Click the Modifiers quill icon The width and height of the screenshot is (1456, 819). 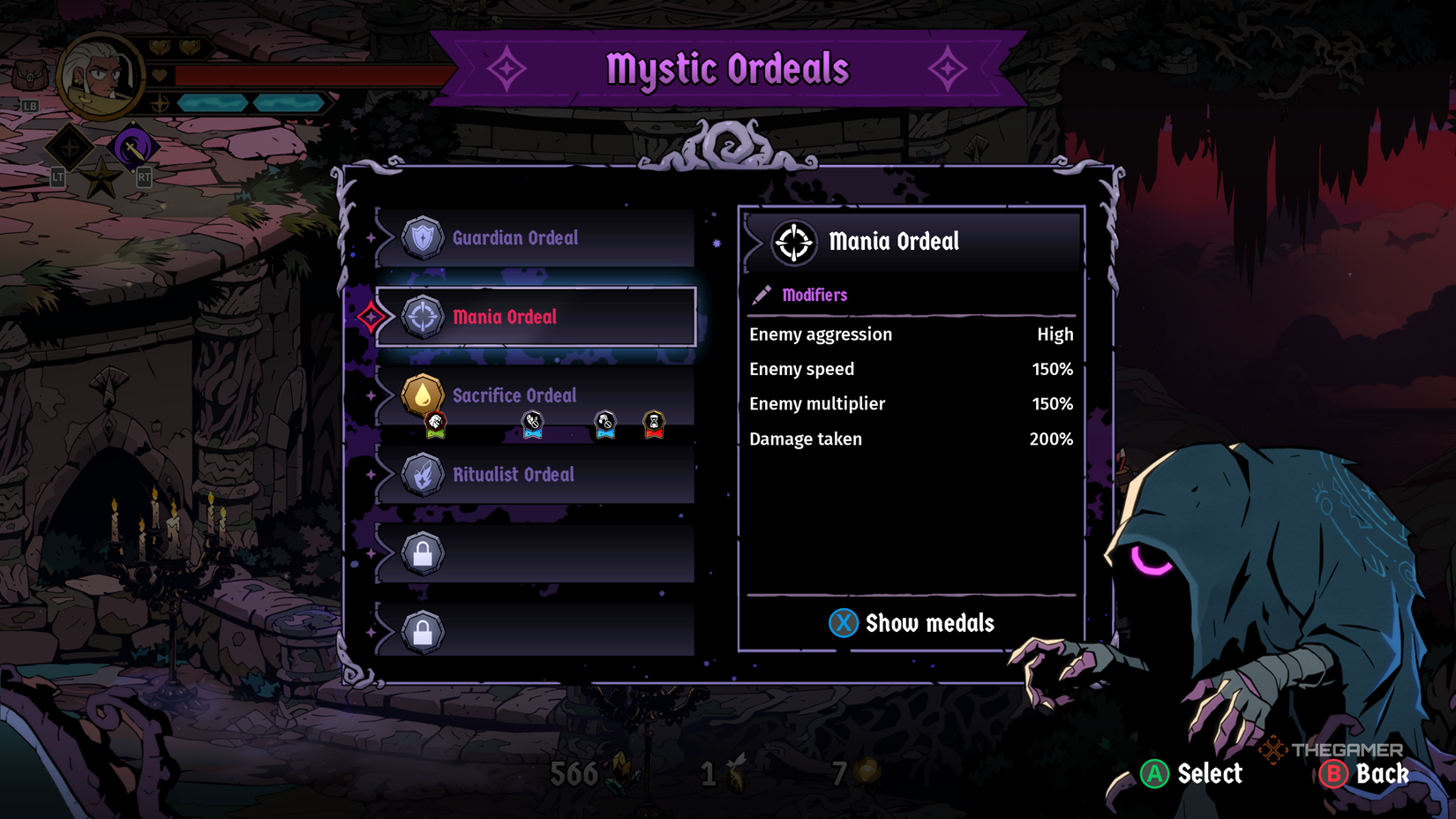click(760, 295)
